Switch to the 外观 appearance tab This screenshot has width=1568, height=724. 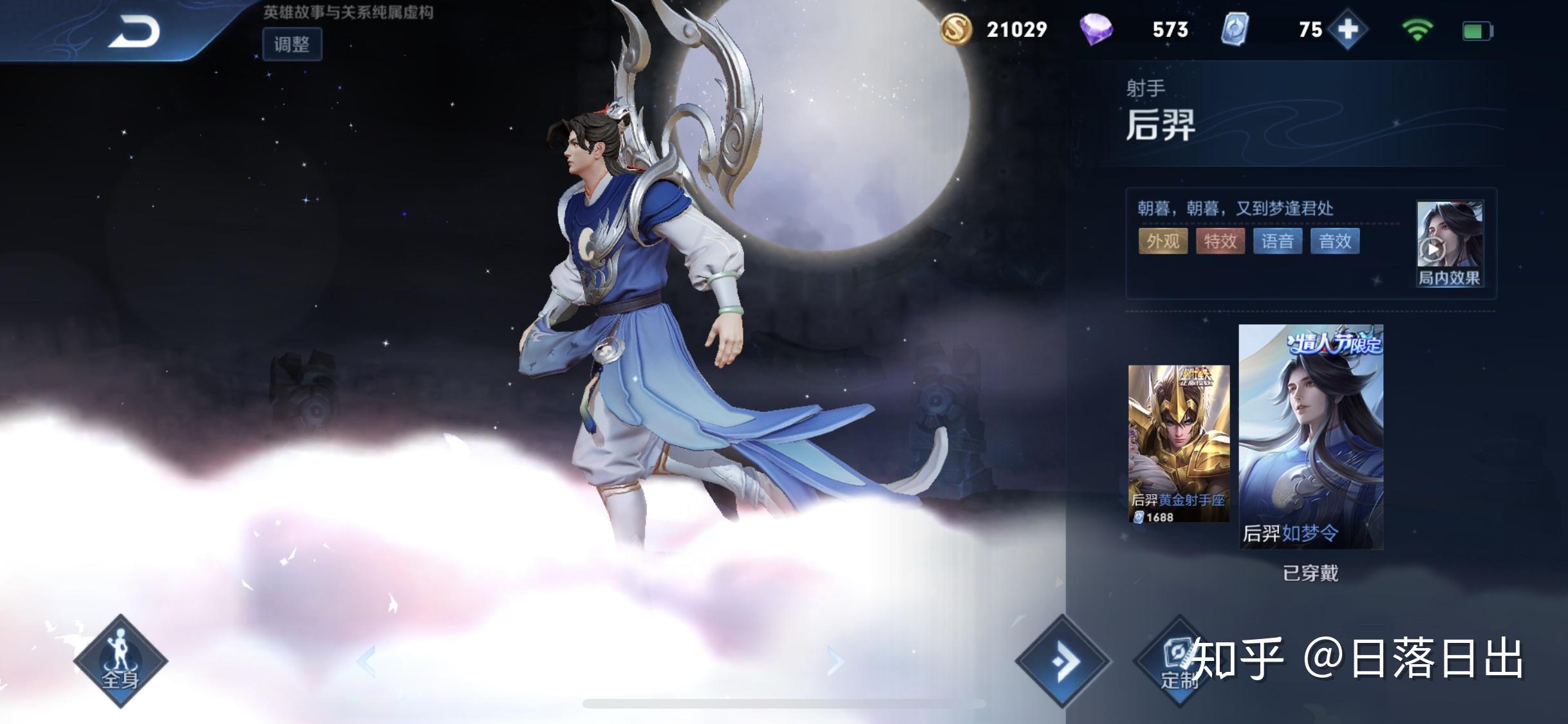[x=1163, y=241]
